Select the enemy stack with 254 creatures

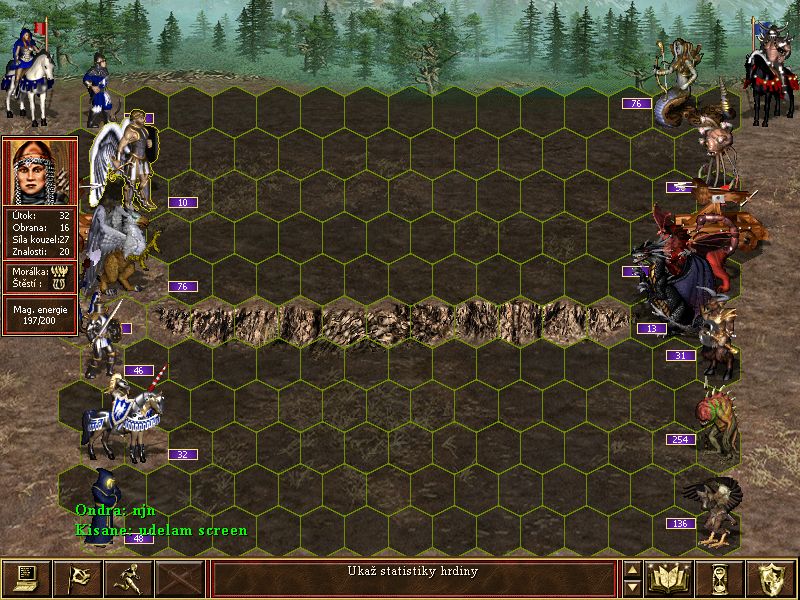tap(714, 415)
